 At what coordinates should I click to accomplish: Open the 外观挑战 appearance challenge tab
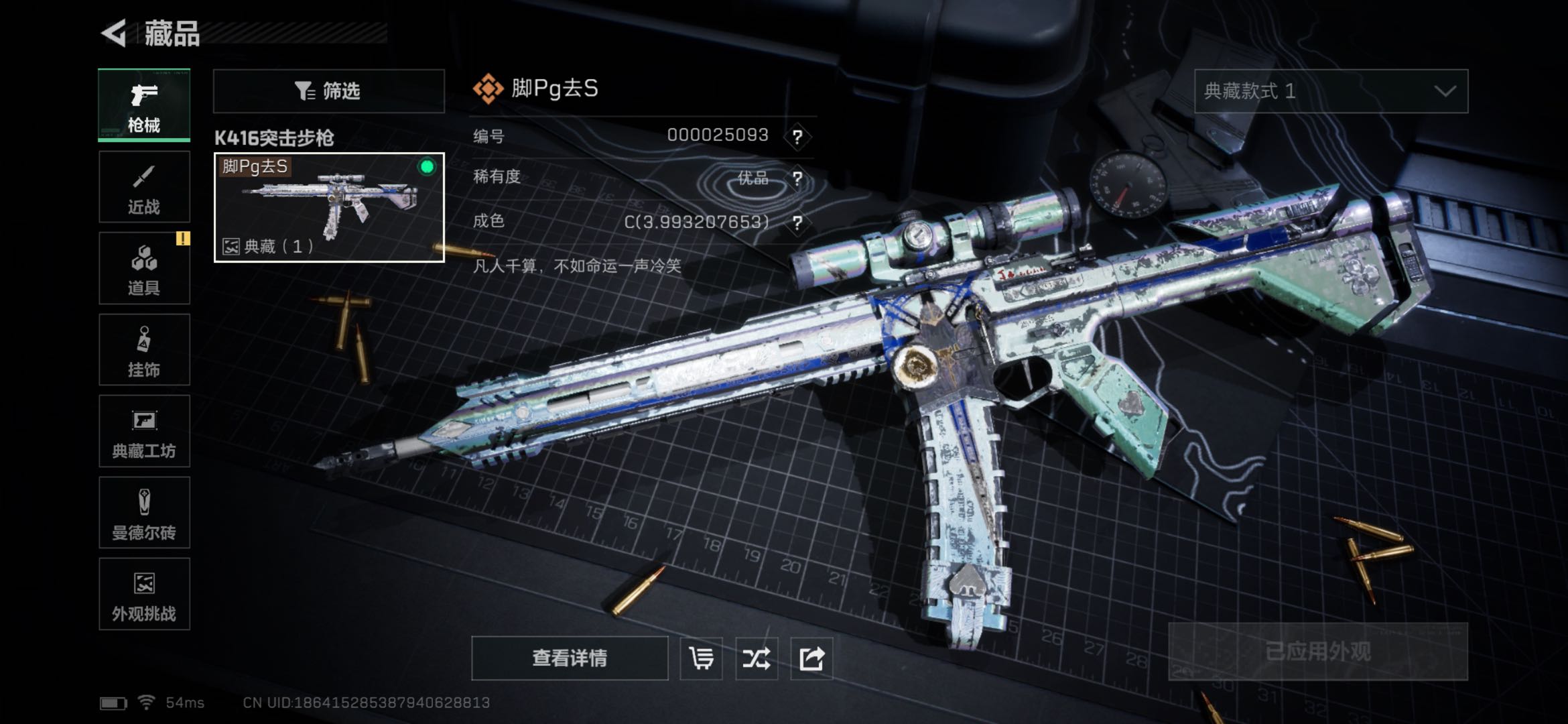click(x=144, y=594)
